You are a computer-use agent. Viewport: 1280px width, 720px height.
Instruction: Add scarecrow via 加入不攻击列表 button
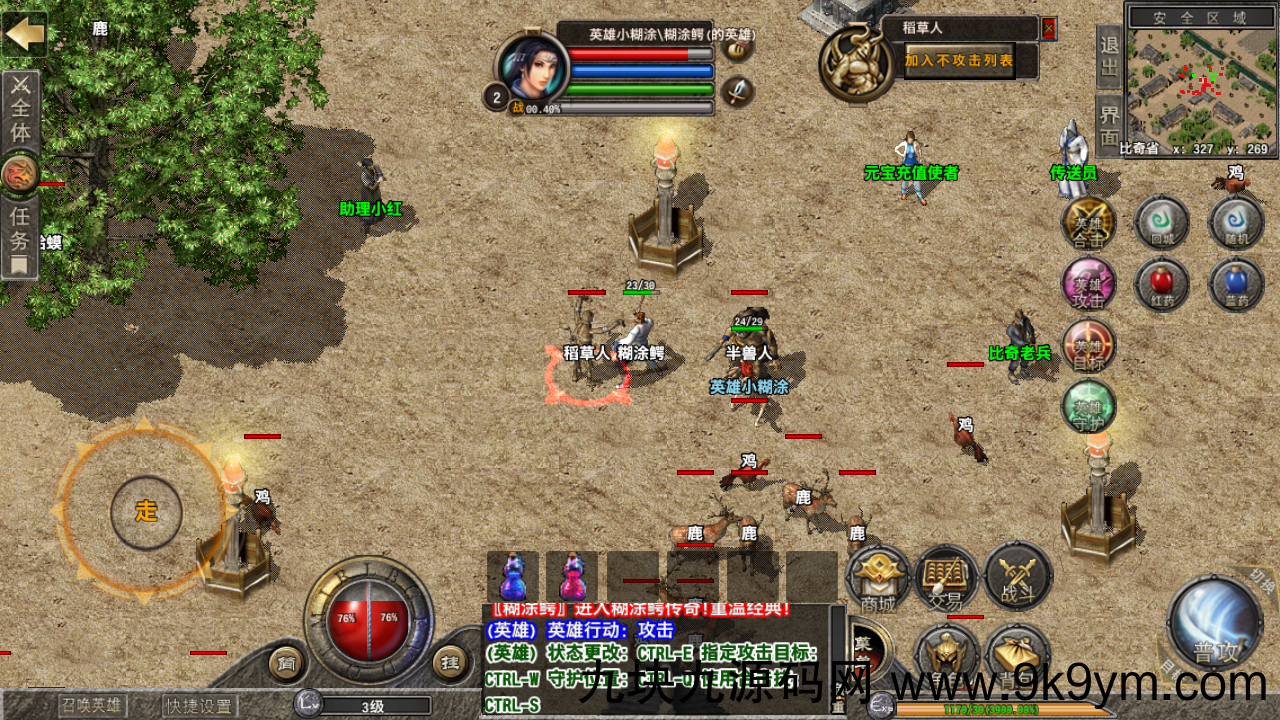tap(959, 61)
